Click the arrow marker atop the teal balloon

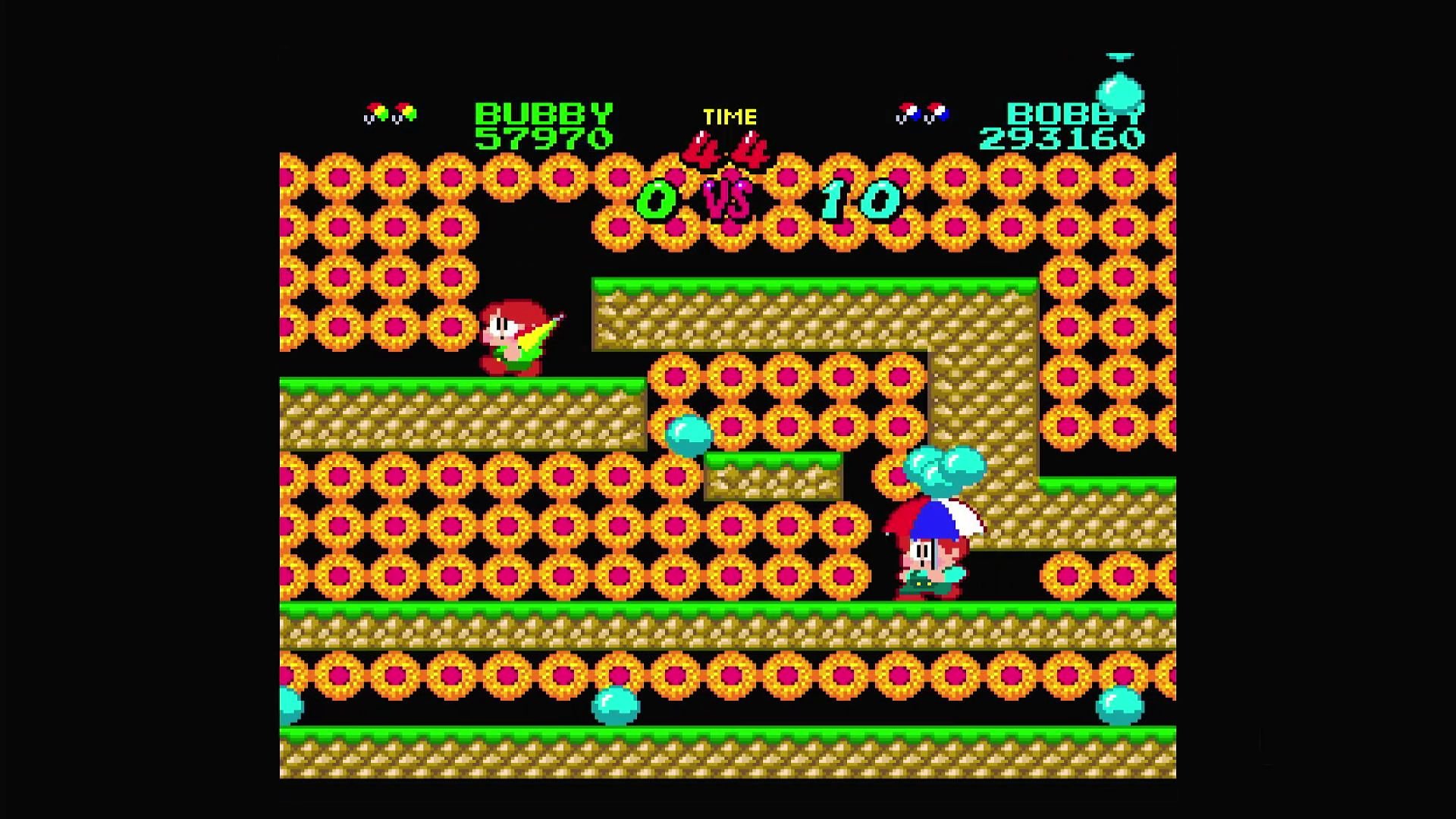[x=1120, y=55]
